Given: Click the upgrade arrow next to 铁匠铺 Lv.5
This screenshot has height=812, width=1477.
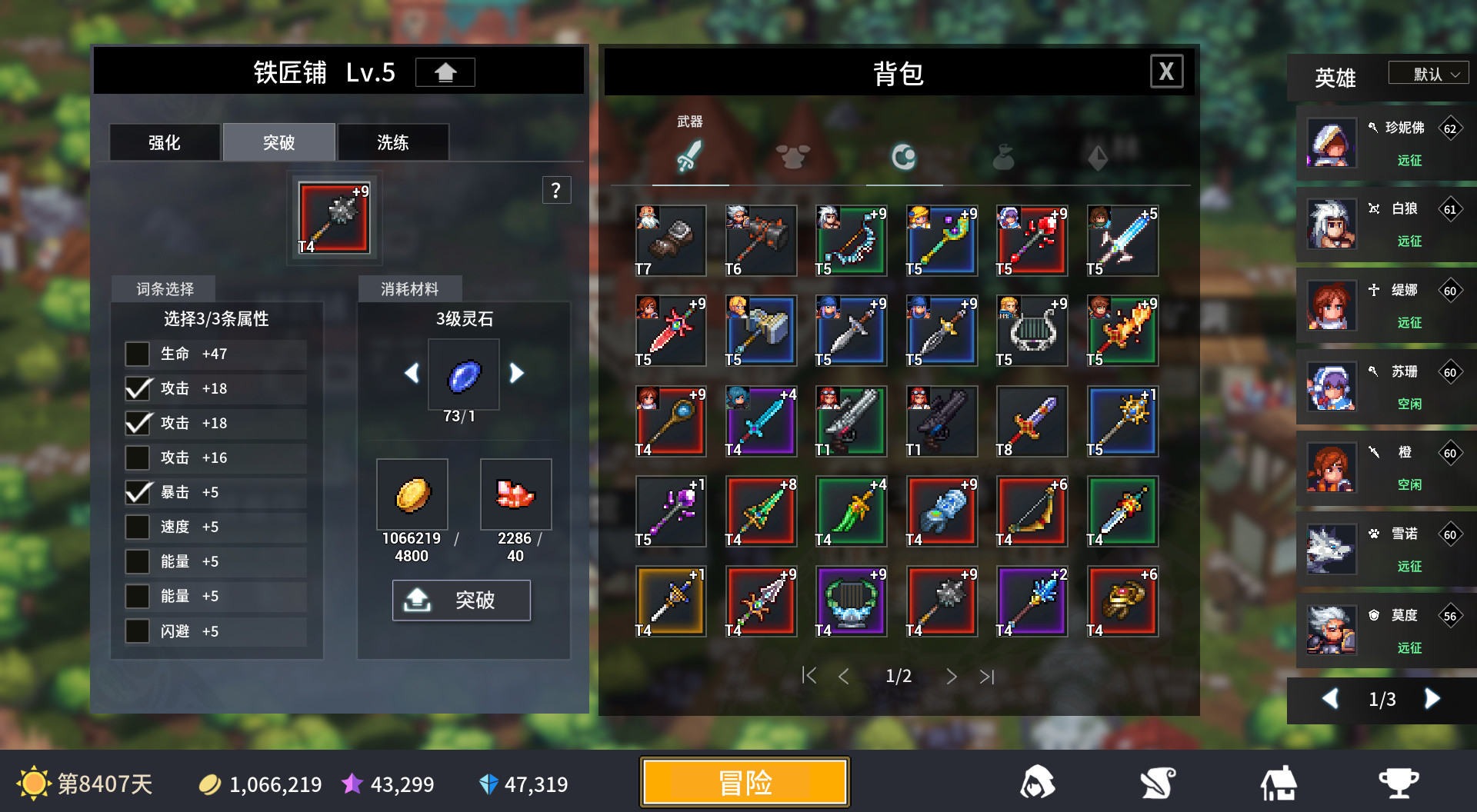Looking at the screenshot, I should pyautogui.click(x=445, y=72).
